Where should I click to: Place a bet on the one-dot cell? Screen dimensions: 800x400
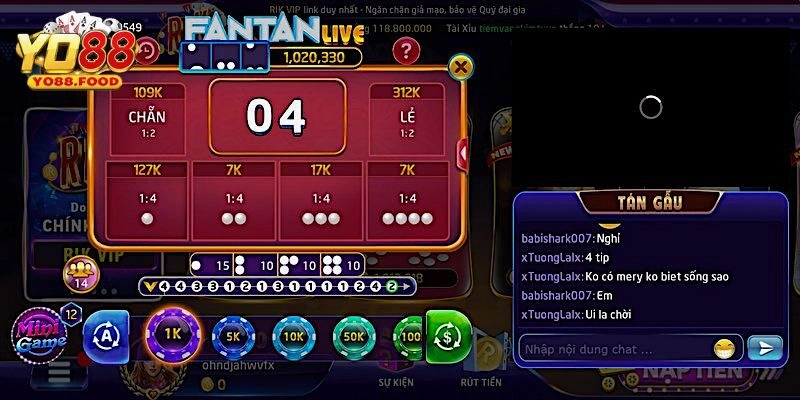147,203
